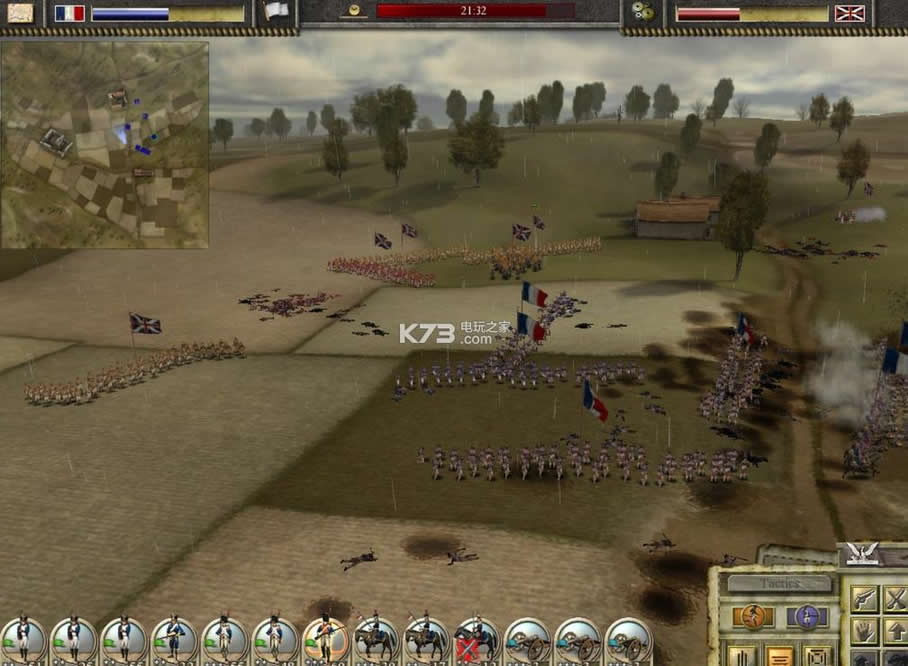The height and width of the screenshot is (666, 908).
Task: Choose the orange running soldier tactics button
Action: 753,617
